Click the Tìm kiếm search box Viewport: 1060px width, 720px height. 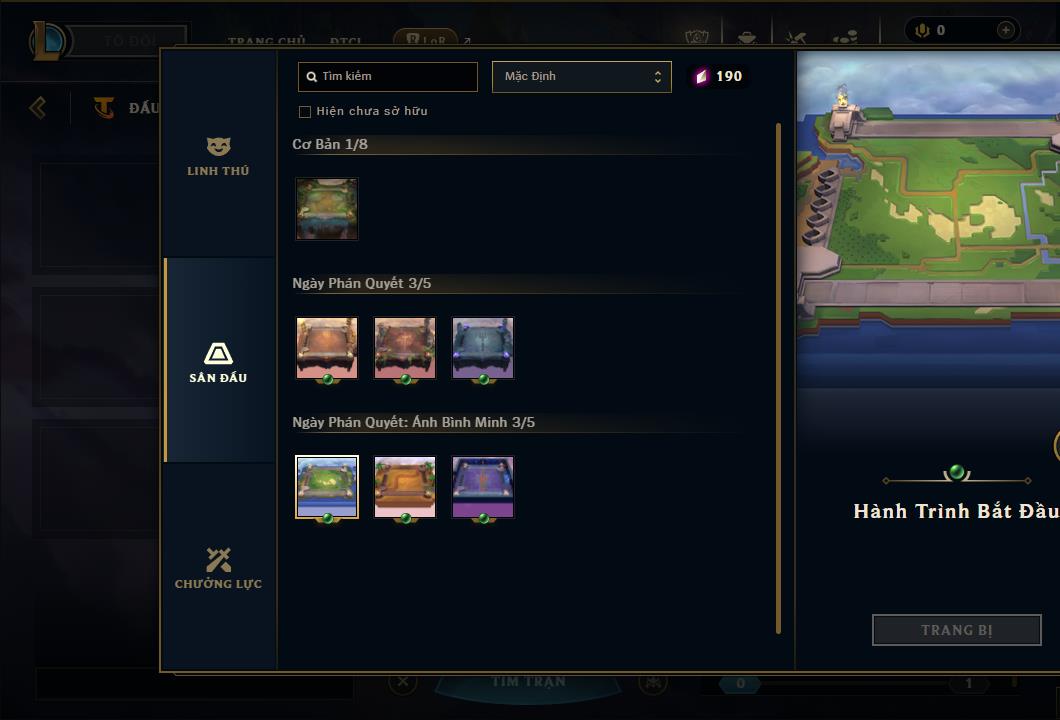(x=388, y=77)
